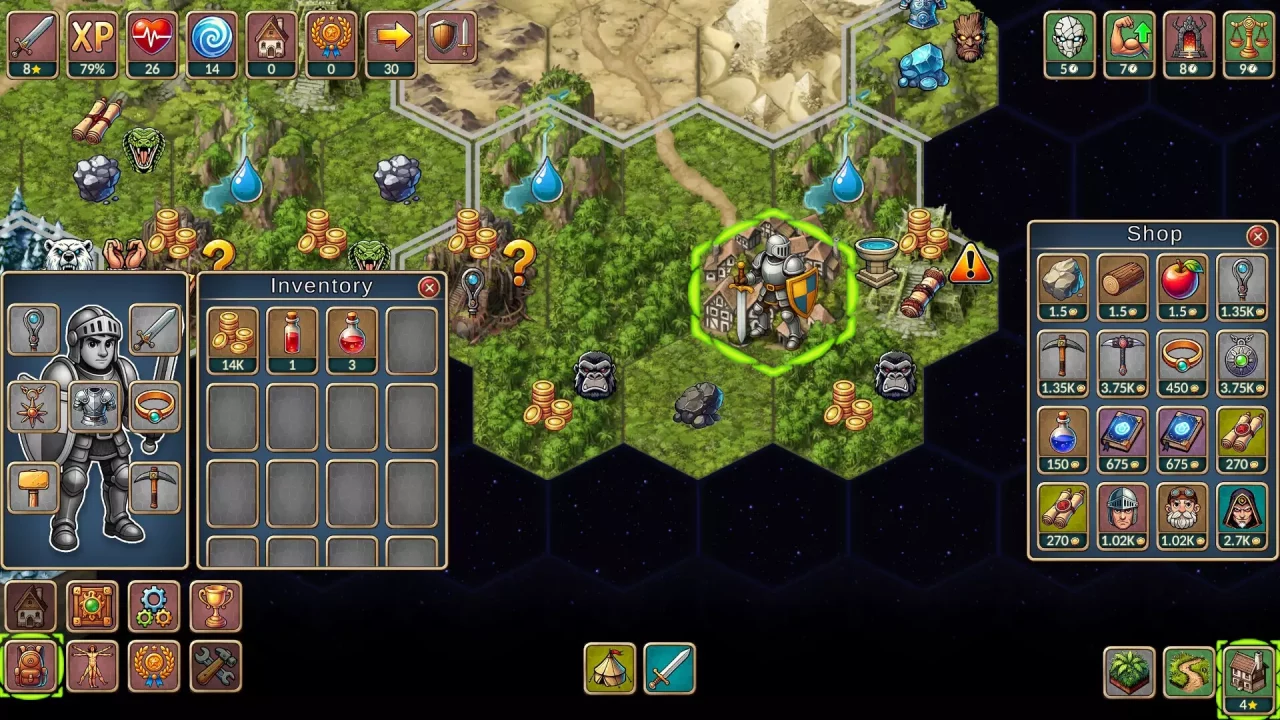1280x720 pixels.
Task: Hire the hooded mage for 2.7K
Action: [1242, 515]
